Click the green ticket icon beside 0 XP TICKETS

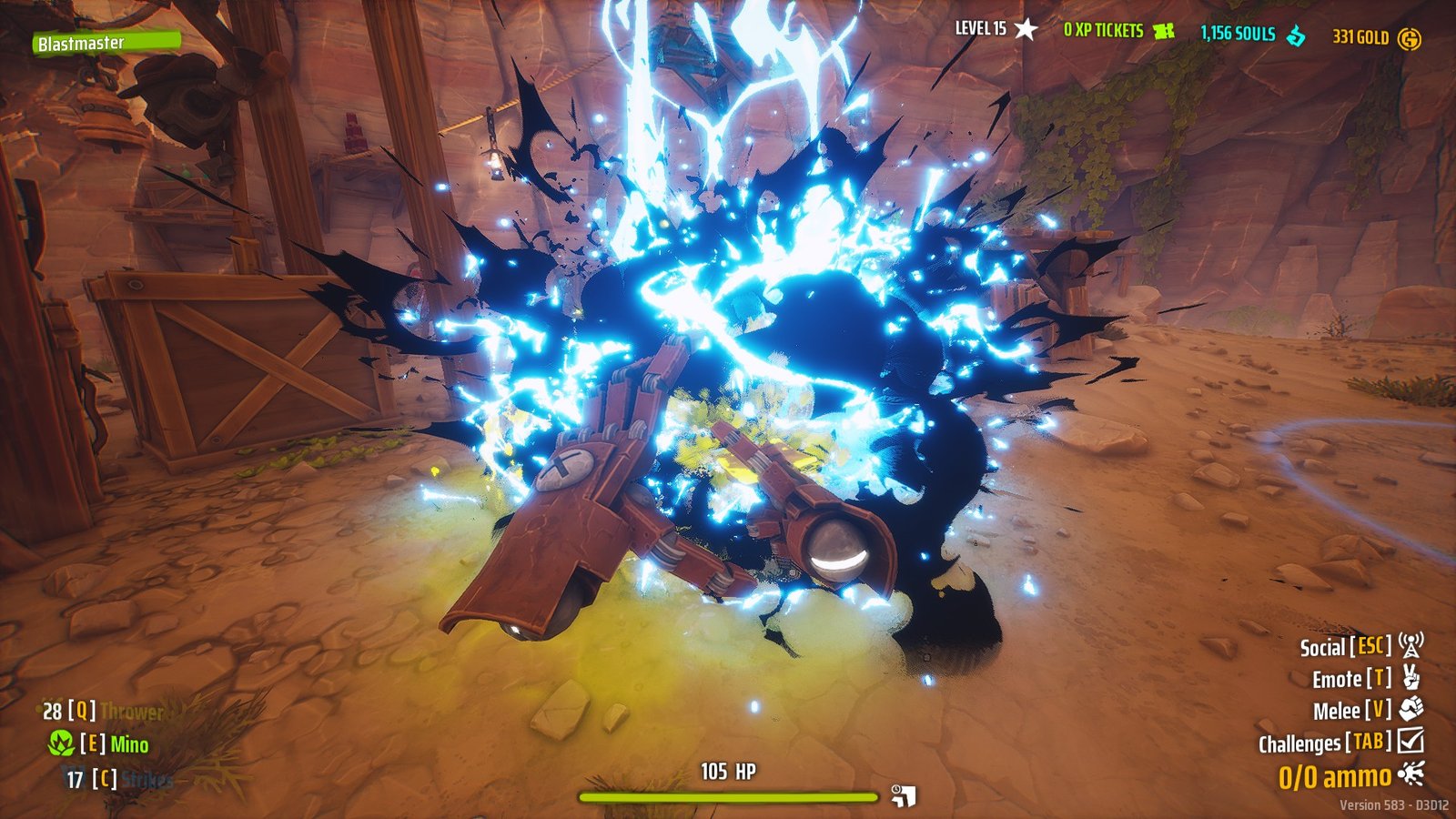click(1163, 30)
